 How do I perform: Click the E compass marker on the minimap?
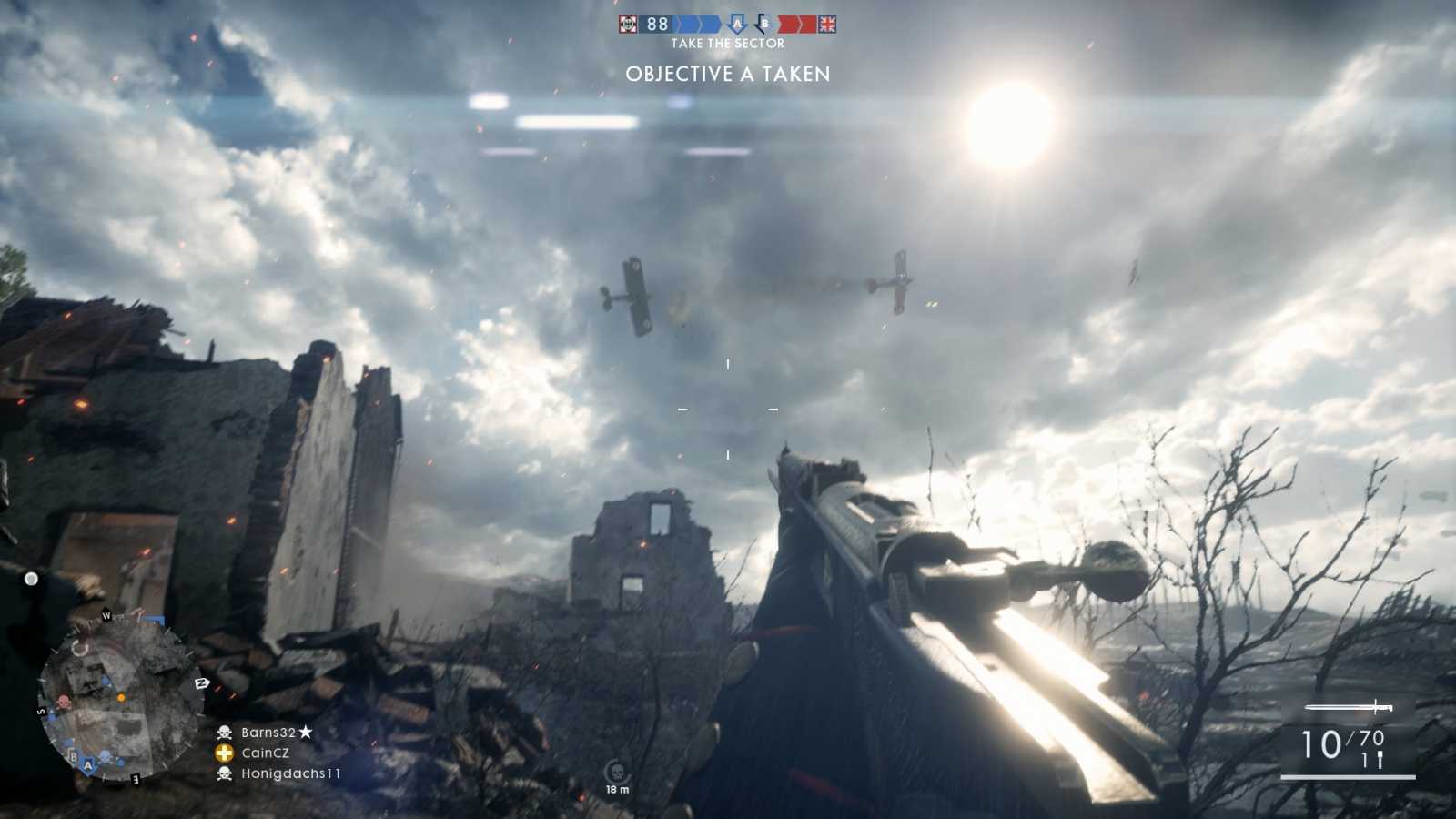pyautogui.click(x=136, y=779)
